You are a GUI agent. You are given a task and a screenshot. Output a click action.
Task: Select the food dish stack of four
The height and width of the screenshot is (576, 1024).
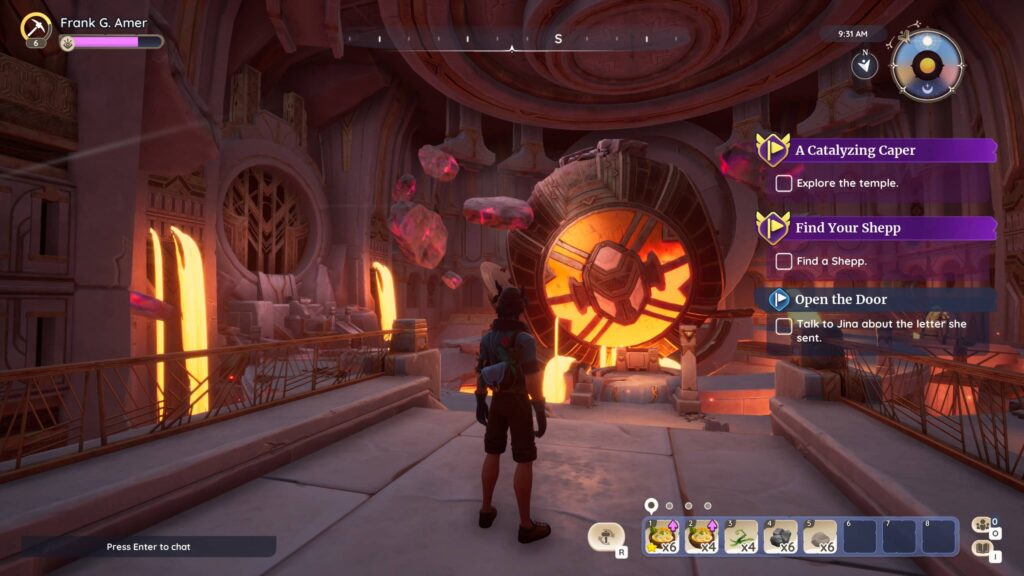point(701,537)
